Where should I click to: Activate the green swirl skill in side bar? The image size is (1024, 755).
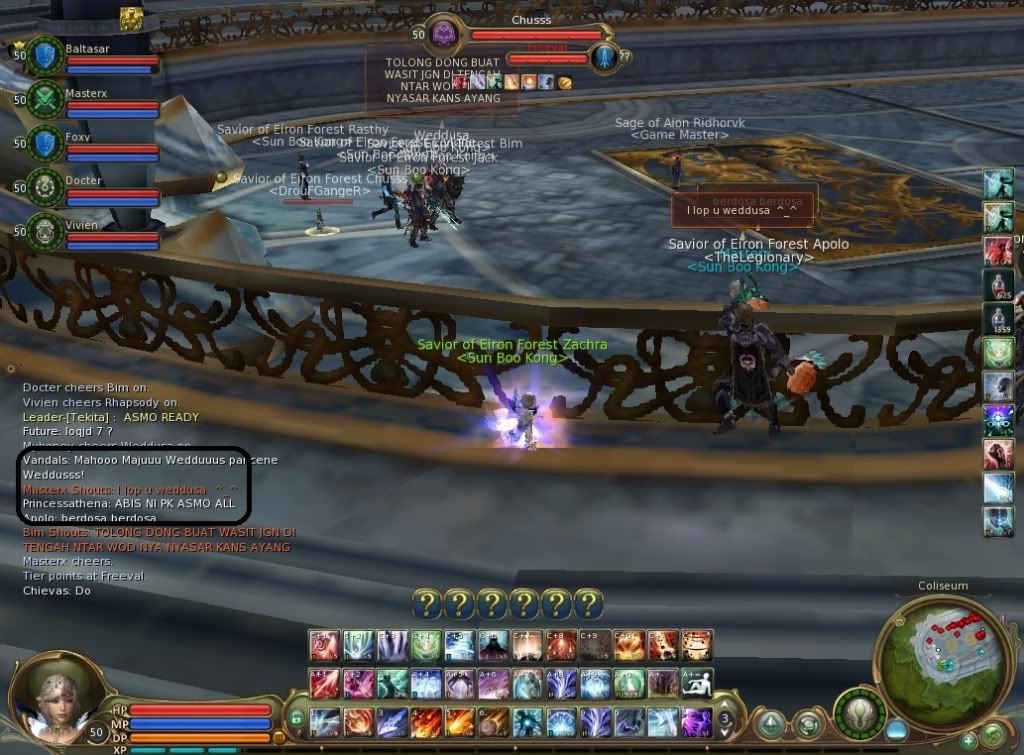click(998, 353)
